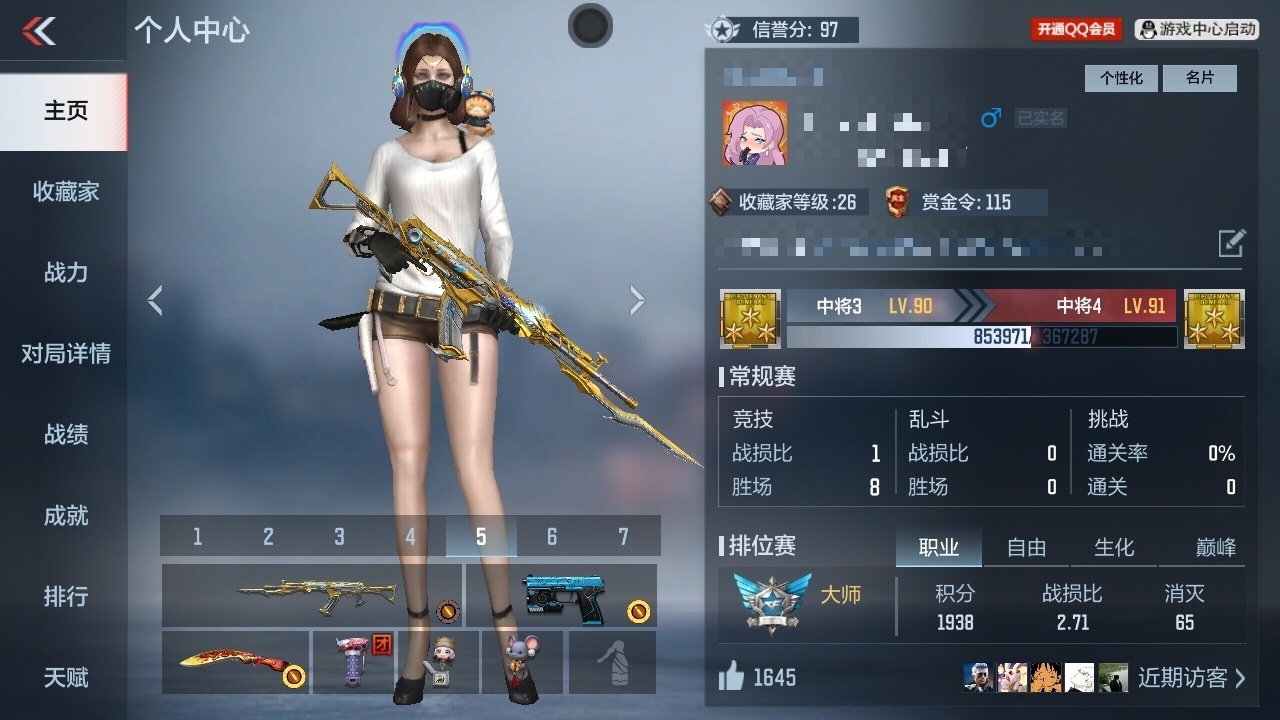Rotate to next character with right arrow

click(637, 300)
